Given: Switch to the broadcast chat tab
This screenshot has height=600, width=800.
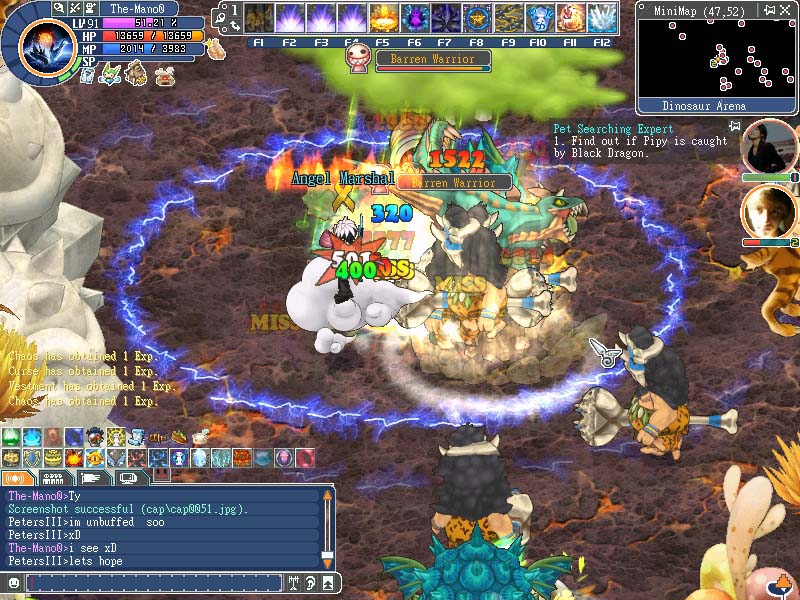Looking at the screenshot, I should [x=17, y=479].
